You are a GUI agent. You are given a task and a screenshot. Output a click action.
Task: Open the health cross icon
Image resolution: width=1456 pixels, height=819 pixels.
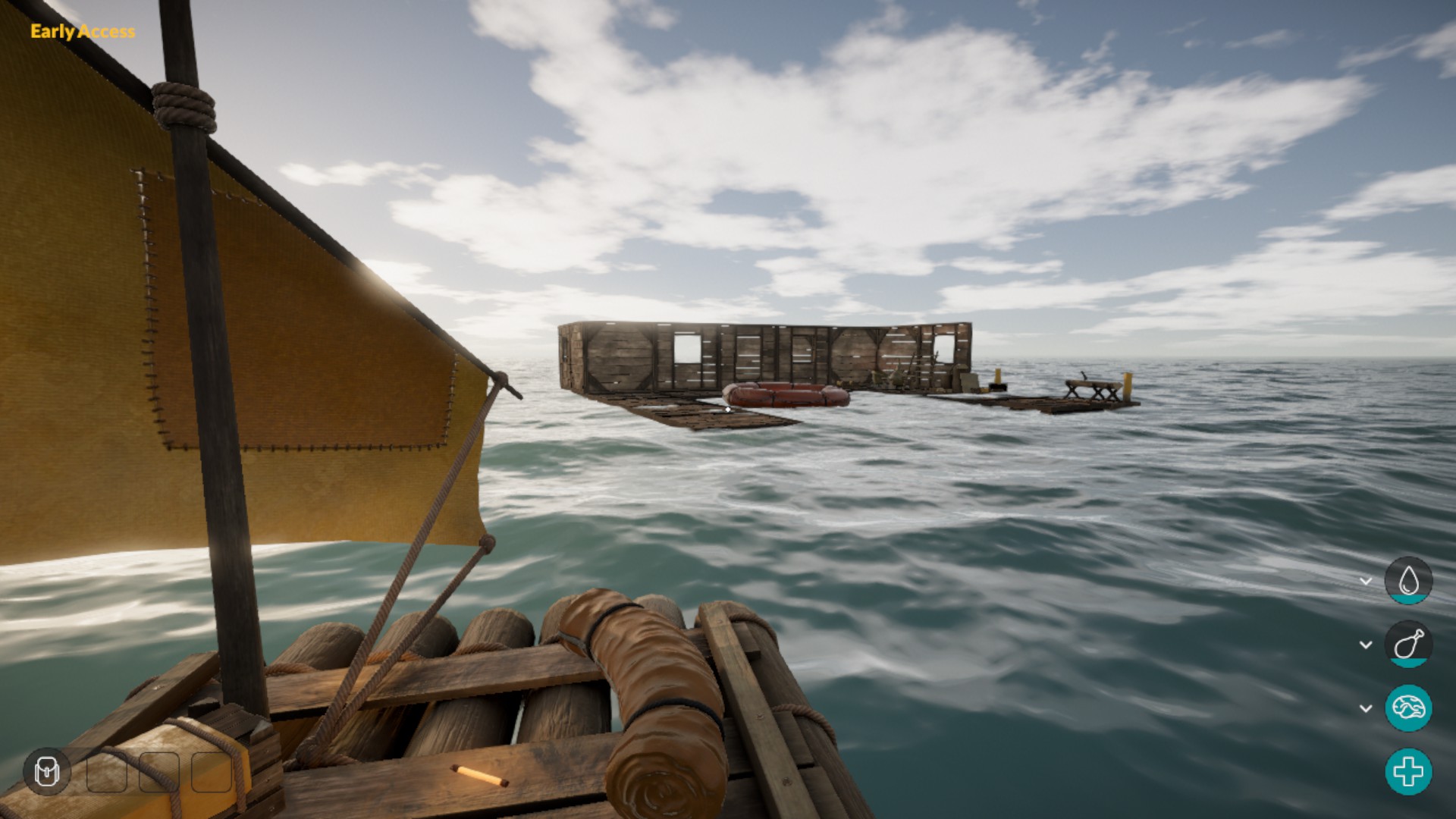tap(1408, 772)
